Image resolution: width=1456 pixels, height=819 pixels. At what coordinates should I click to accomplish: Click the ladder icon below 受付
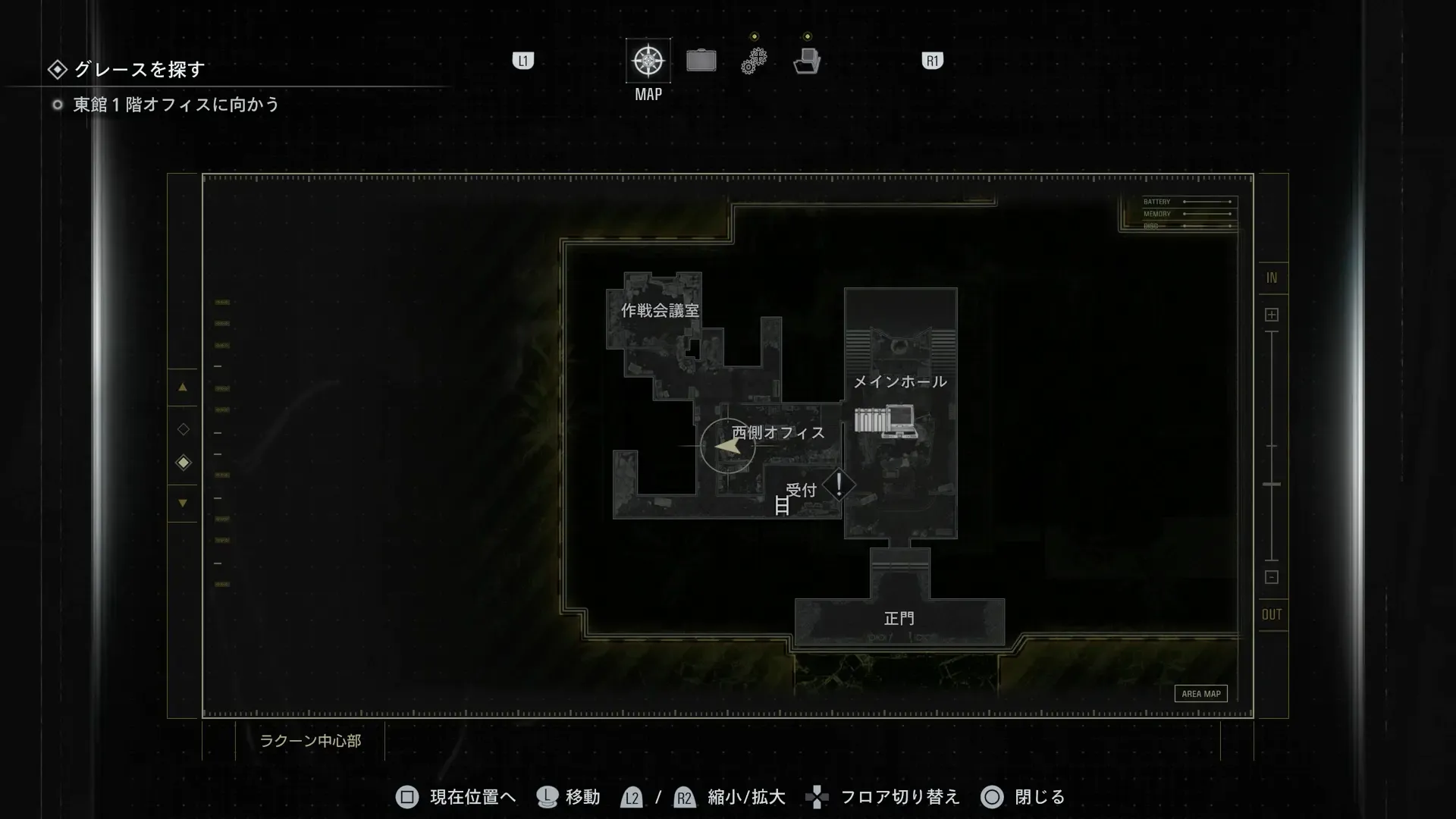[782, 505]
